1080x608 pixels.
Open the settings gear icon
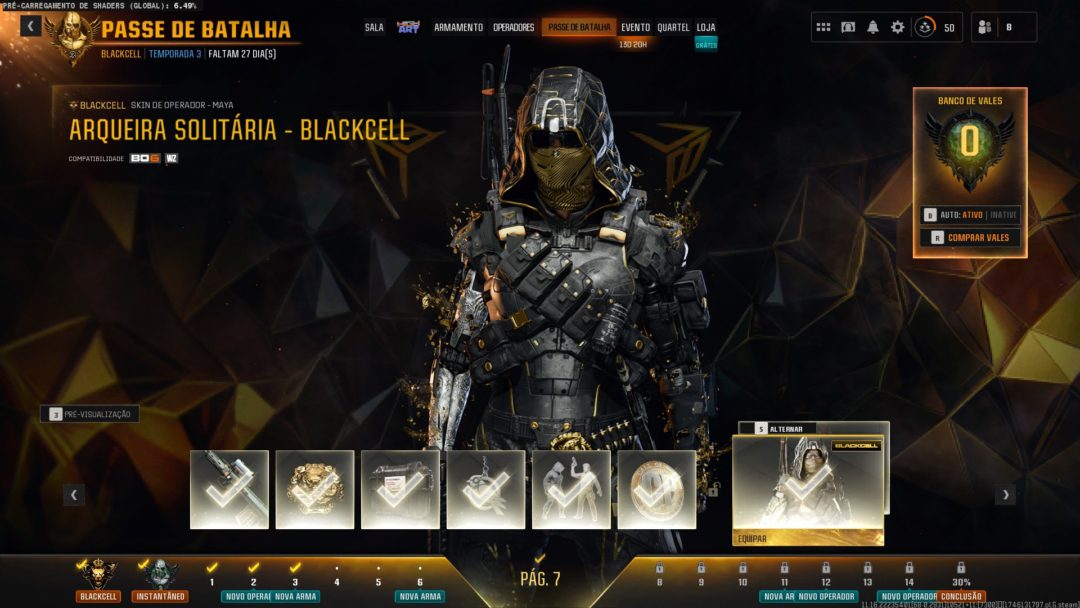(x=897, y=27)
